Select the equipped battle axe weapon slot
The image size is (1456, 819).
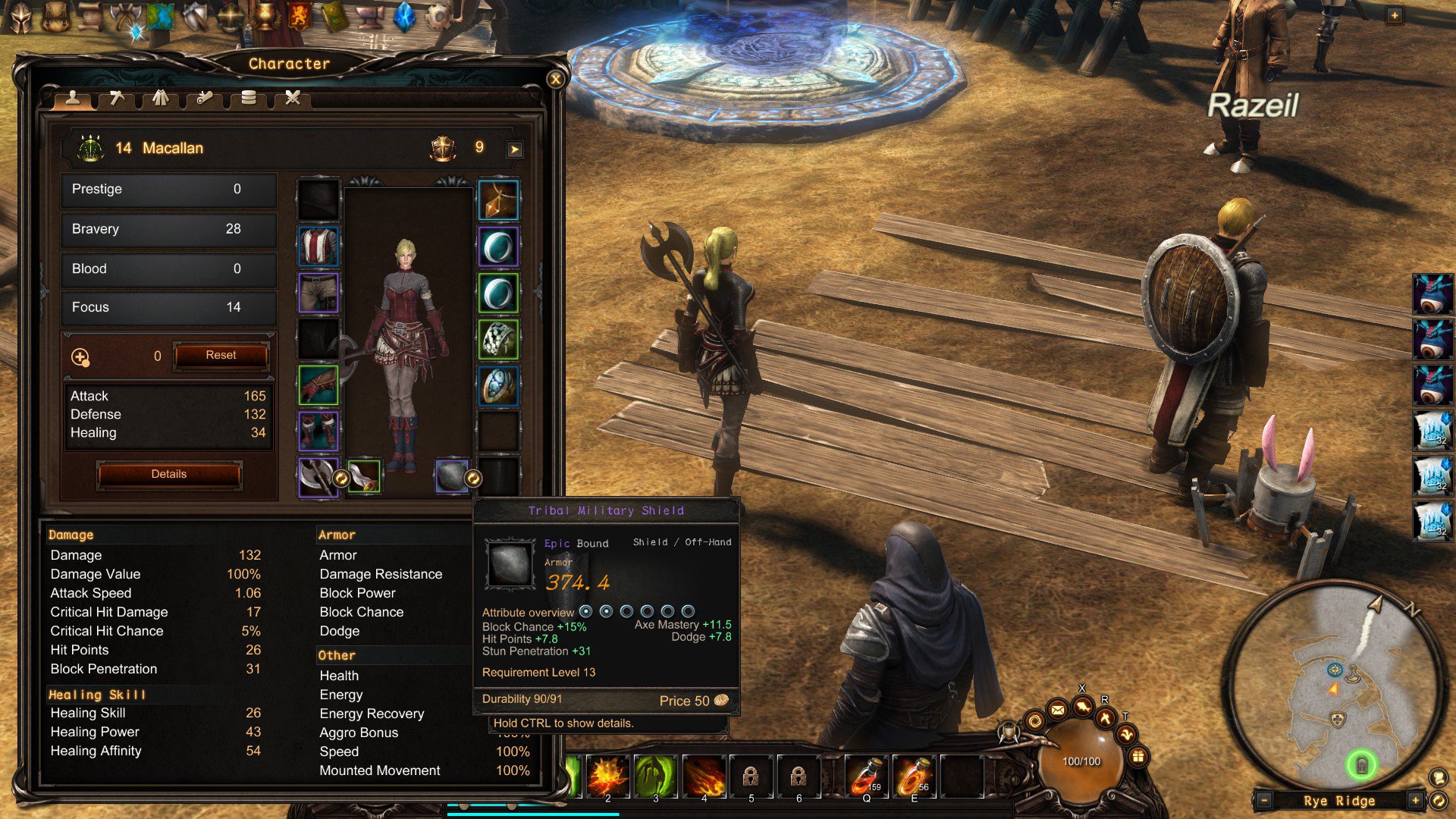coord(318,477)
